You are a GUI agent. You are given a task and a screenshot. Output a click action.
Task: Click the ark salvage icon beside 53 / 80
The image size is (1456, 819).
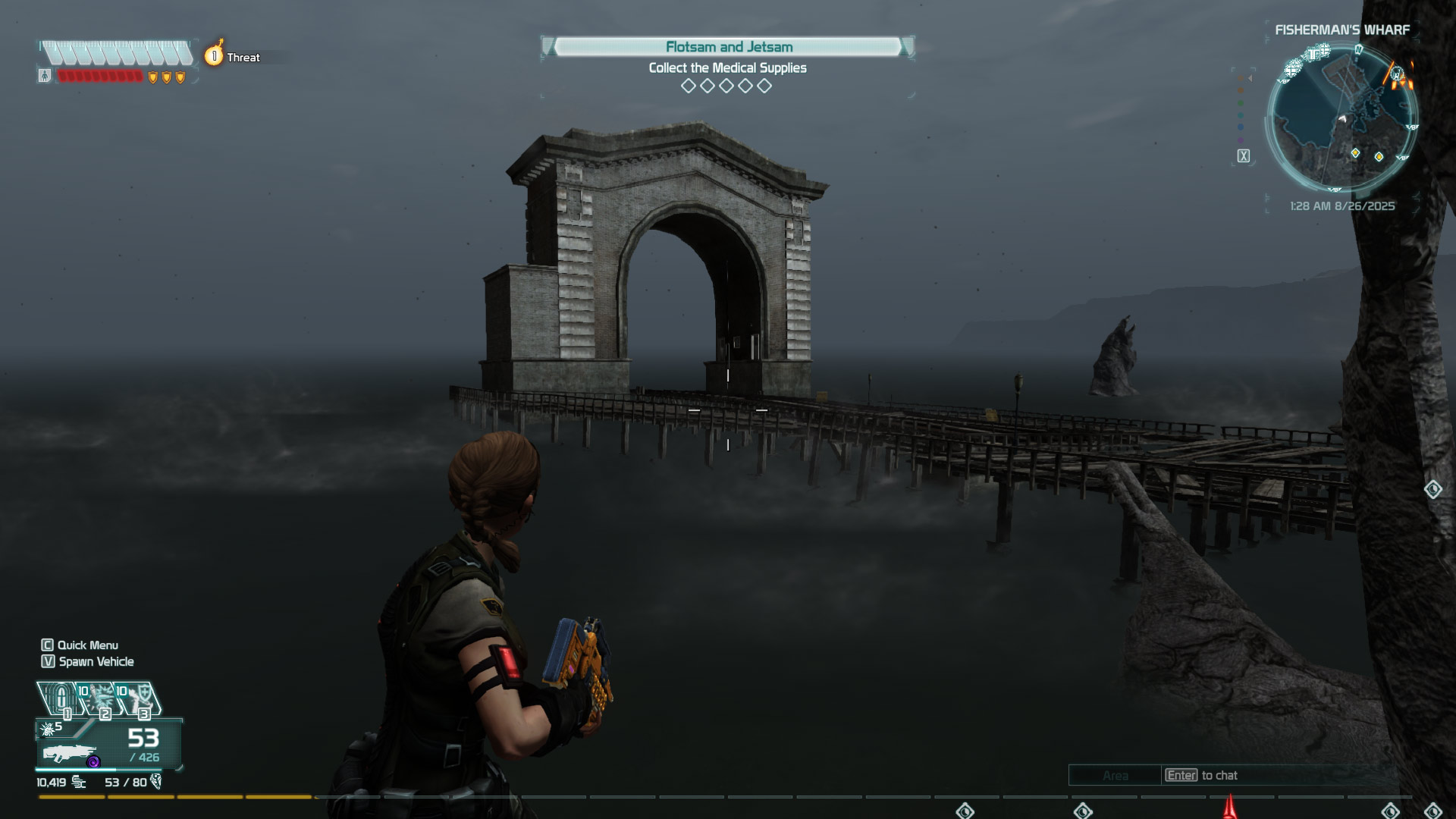click(156, 782)
